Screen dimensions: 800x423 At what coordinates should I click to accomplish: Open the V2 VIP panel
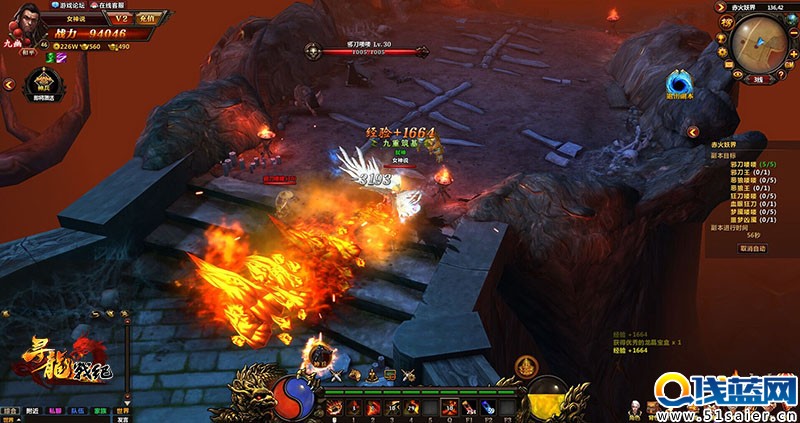[121, 18]
